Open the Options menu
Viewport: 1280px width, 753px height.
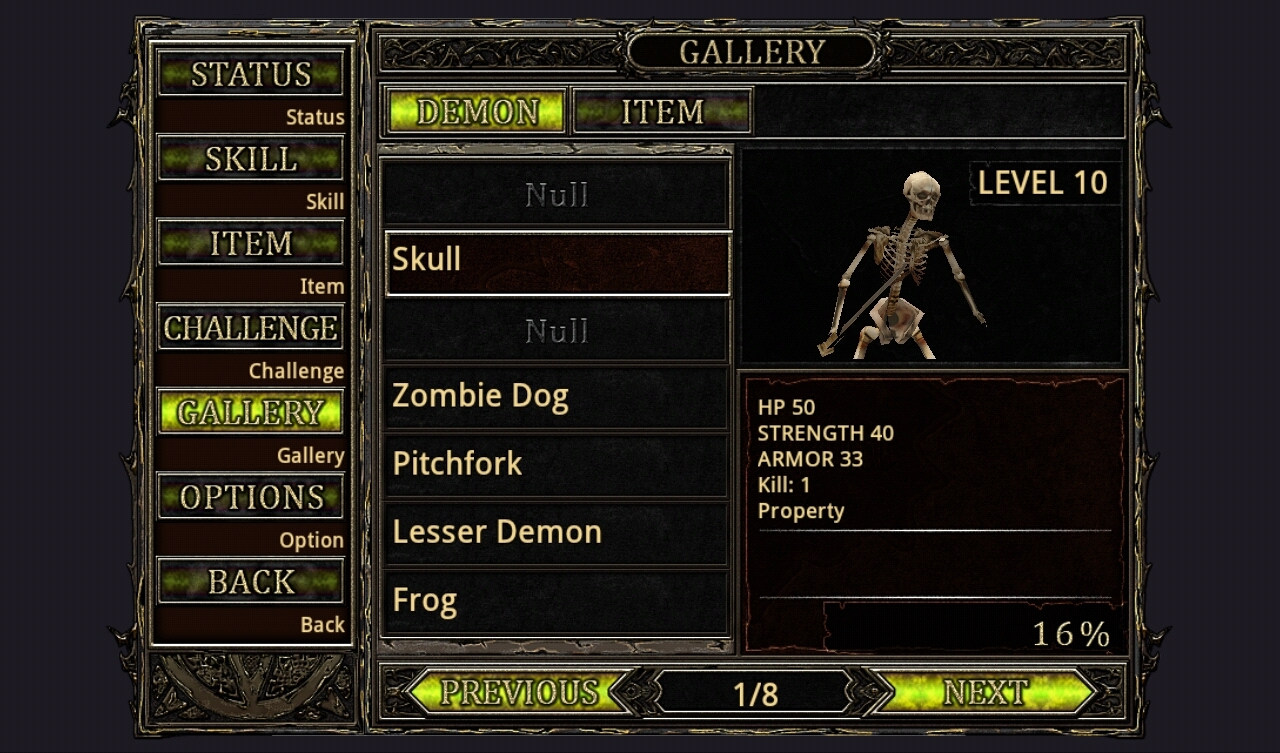pos(250,497)
